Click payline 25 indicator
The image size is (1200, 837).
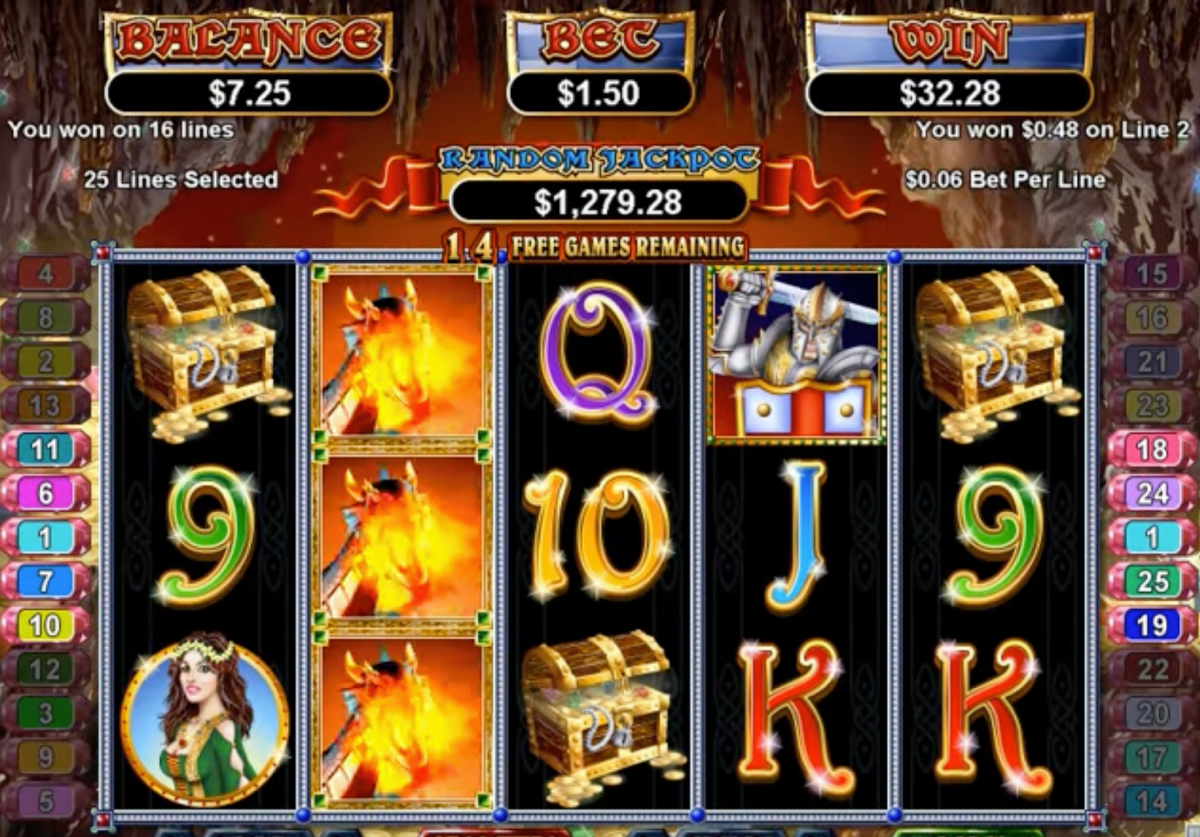coord(1152,581)
